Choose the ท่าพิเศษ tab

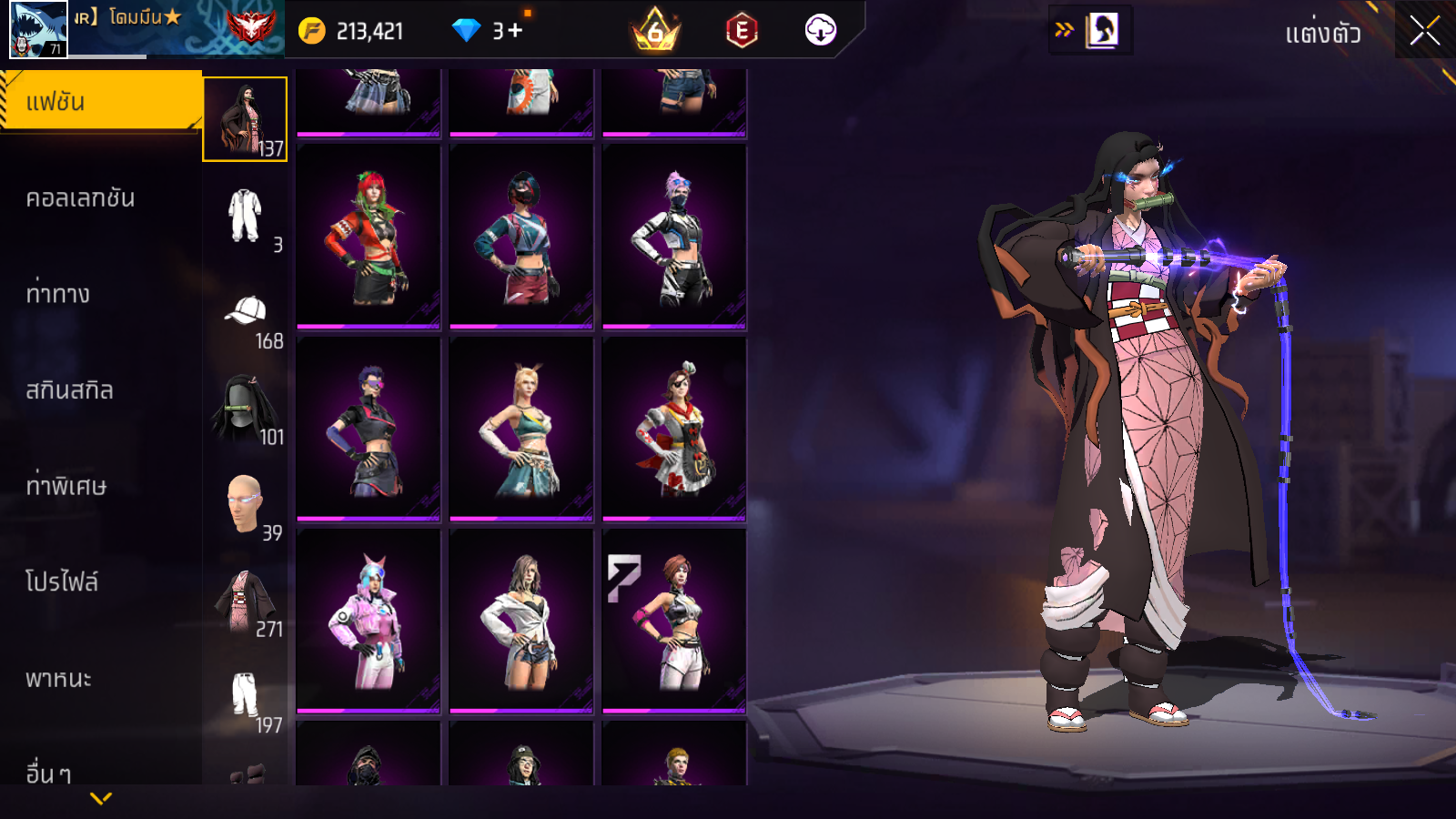point(66,486)
